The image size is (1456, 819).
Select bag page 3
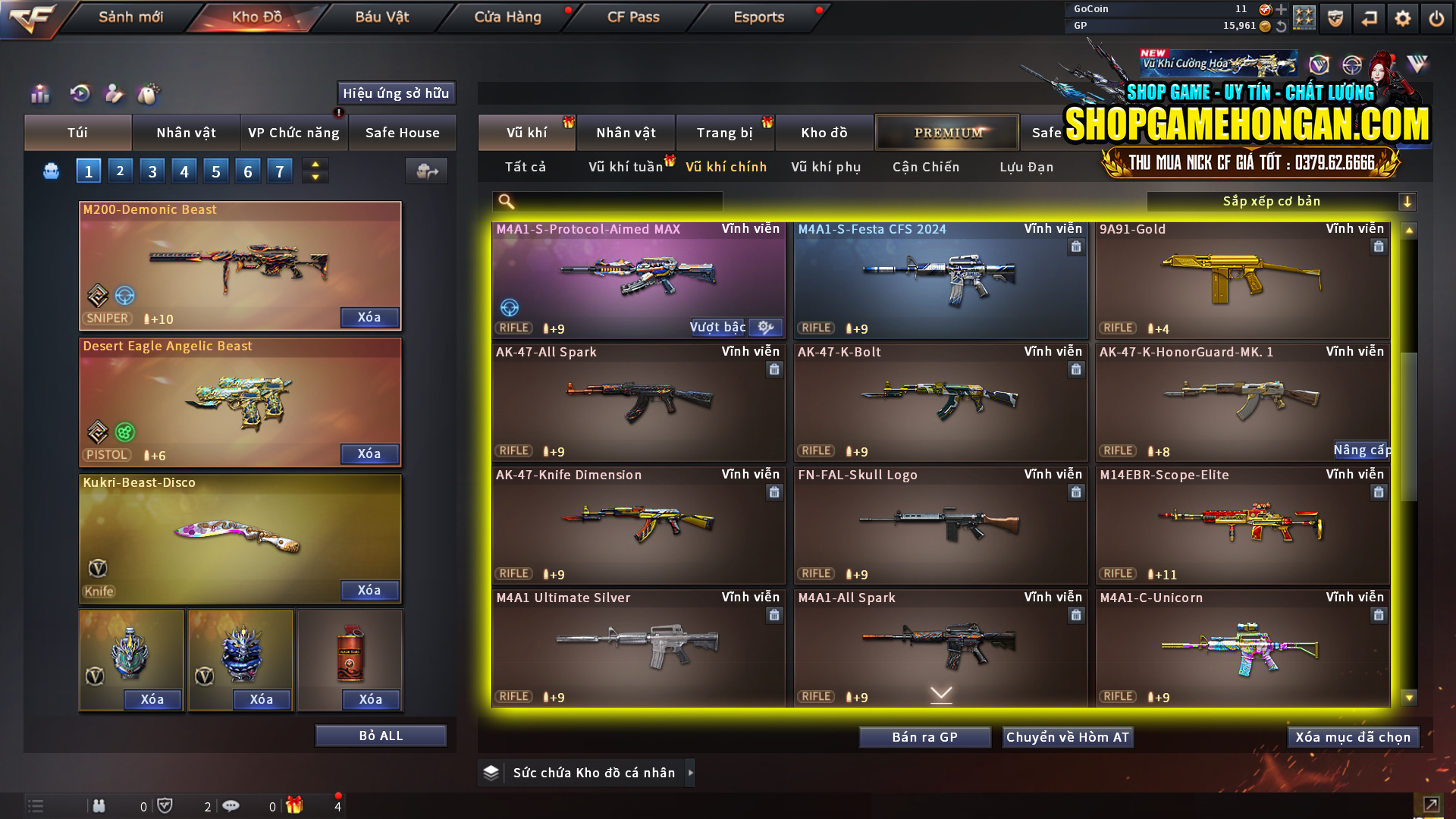[152, 171]
